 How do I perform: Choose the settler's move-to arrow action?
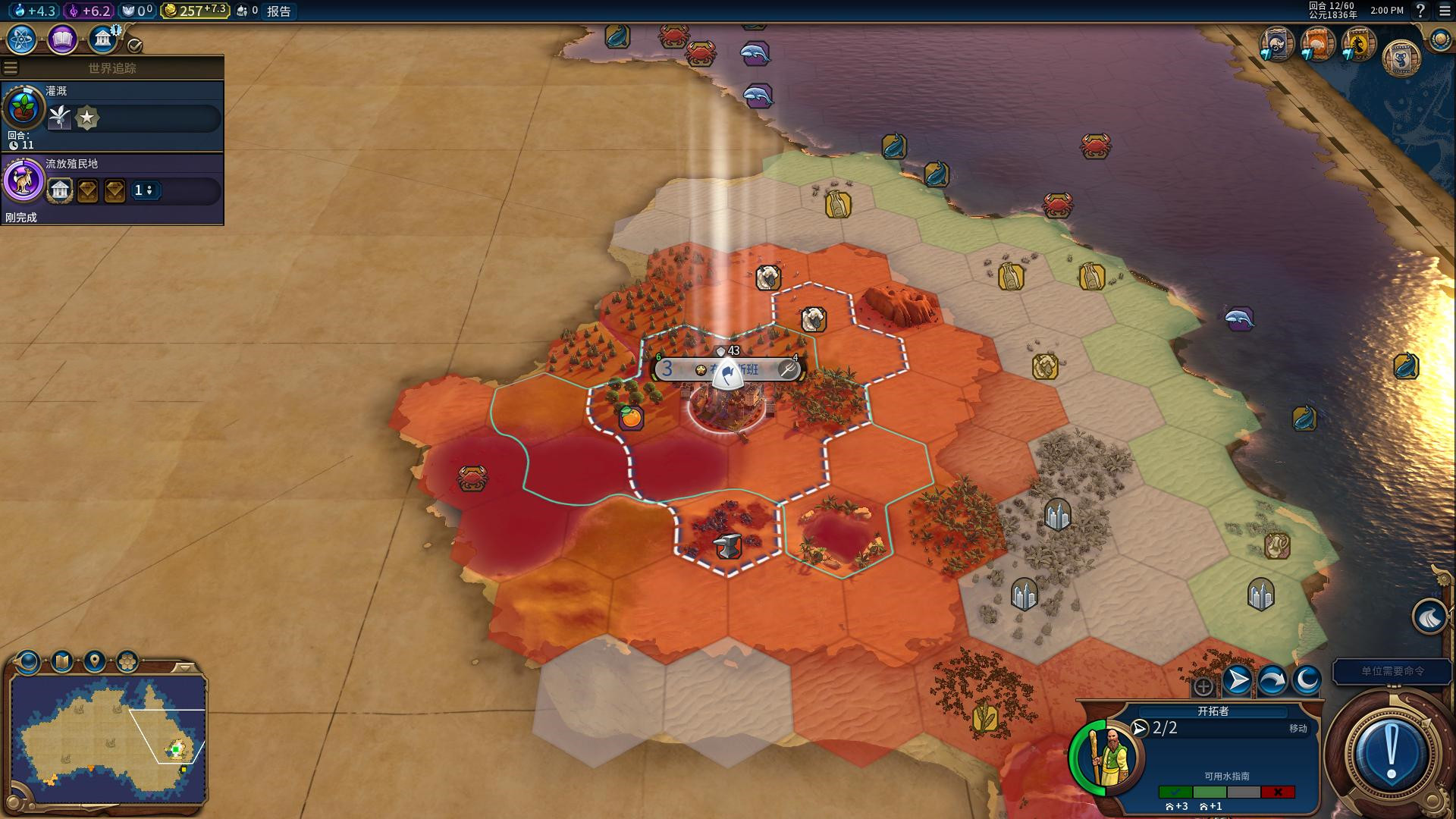pyautogui.click(x=1238, y=680)
